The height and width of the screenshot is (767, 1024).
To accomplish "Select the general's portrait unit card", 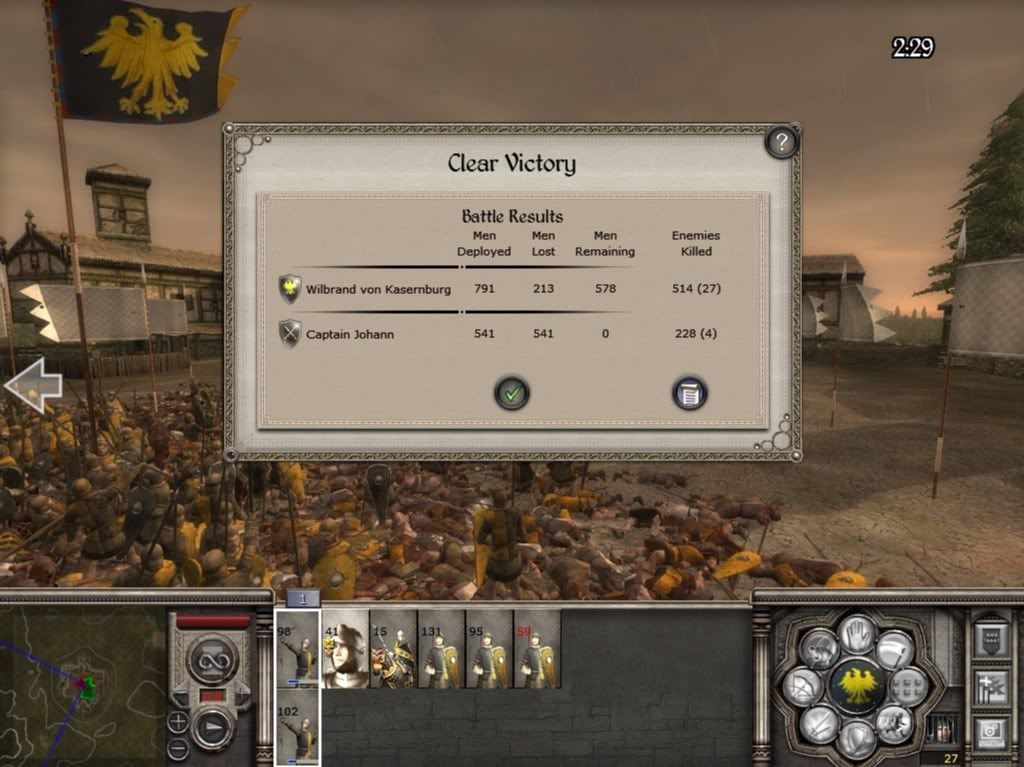I will click(345, 649).
